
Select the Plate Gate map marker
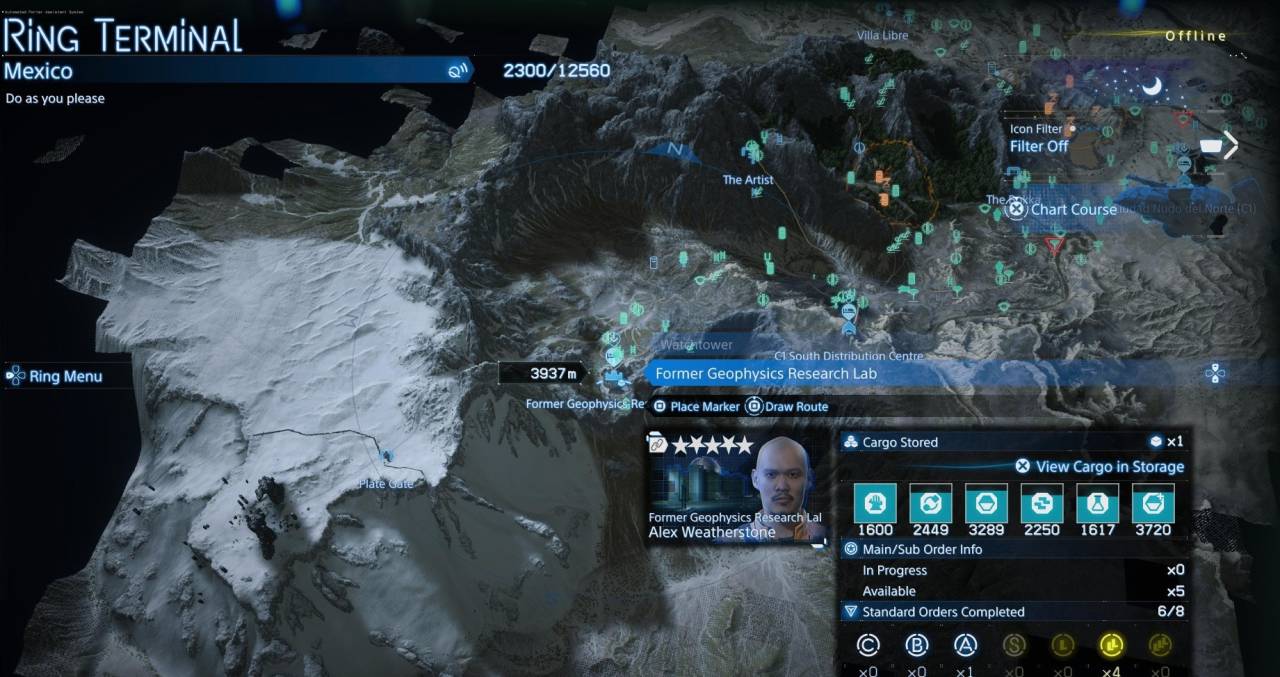pyautogui.click(x=386, y=484)
